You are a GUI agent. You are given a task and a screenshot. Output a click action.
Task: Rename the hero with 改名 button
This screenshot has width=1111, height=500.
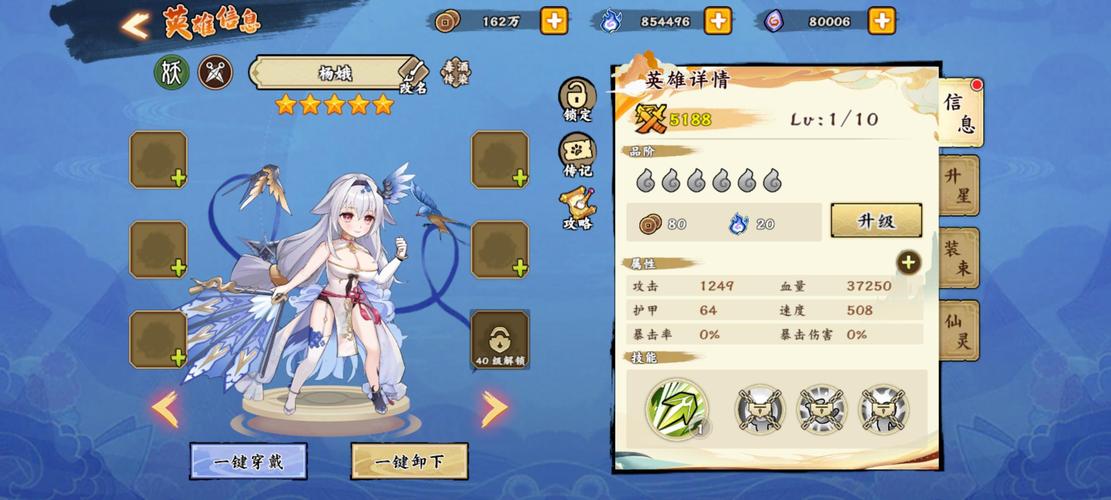[x=413, y=76]
